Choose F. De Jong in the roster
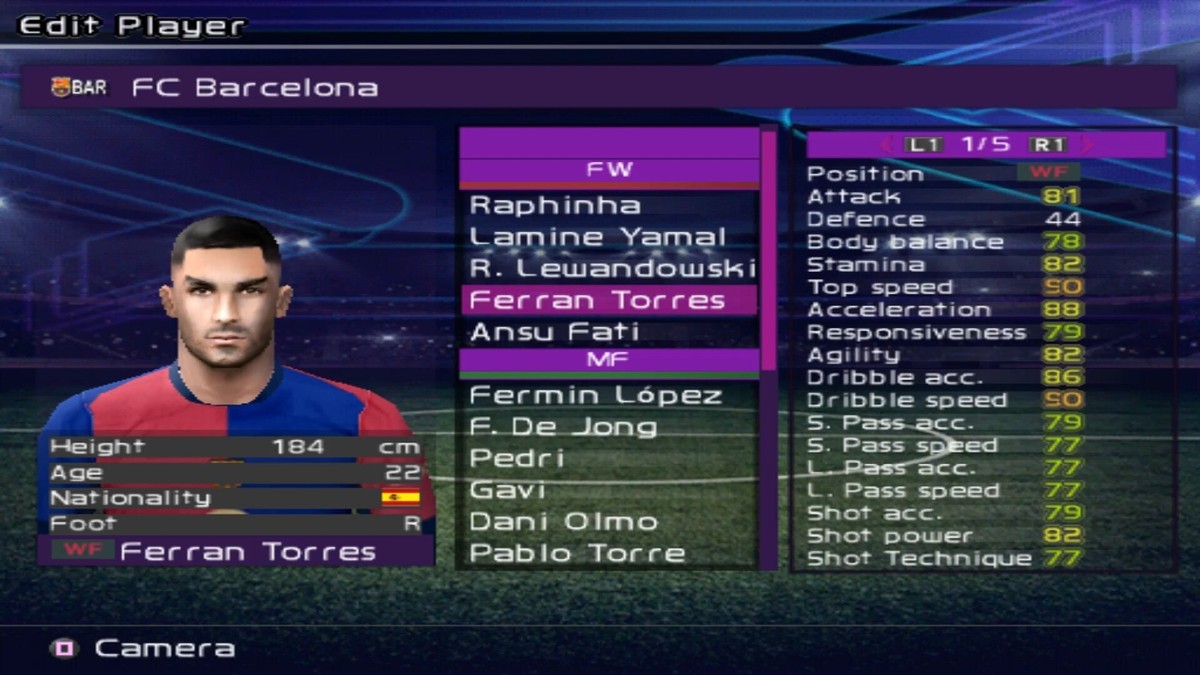The image size is (1200, 675). (x=564, y=428)
